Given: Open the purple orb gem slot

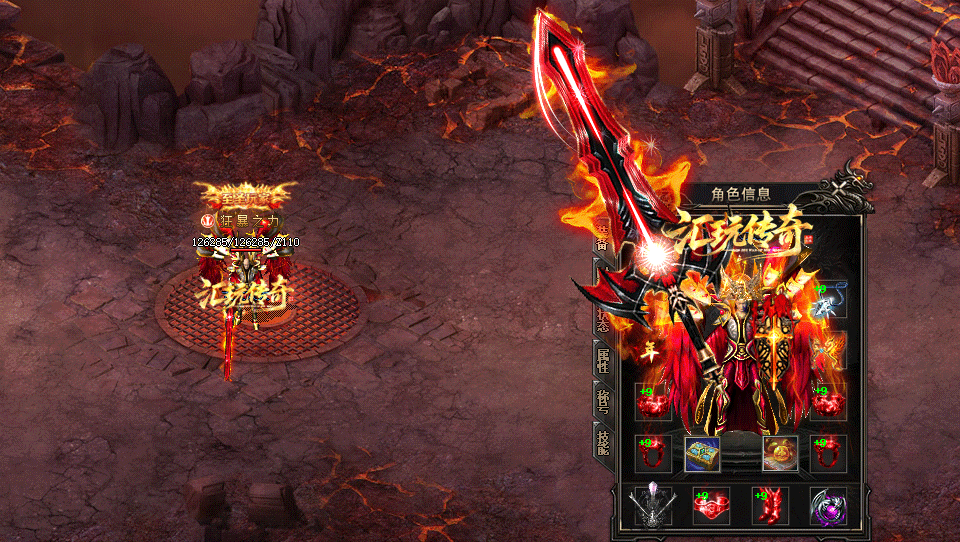Looking at the screenshot, I should coord(828,506).
